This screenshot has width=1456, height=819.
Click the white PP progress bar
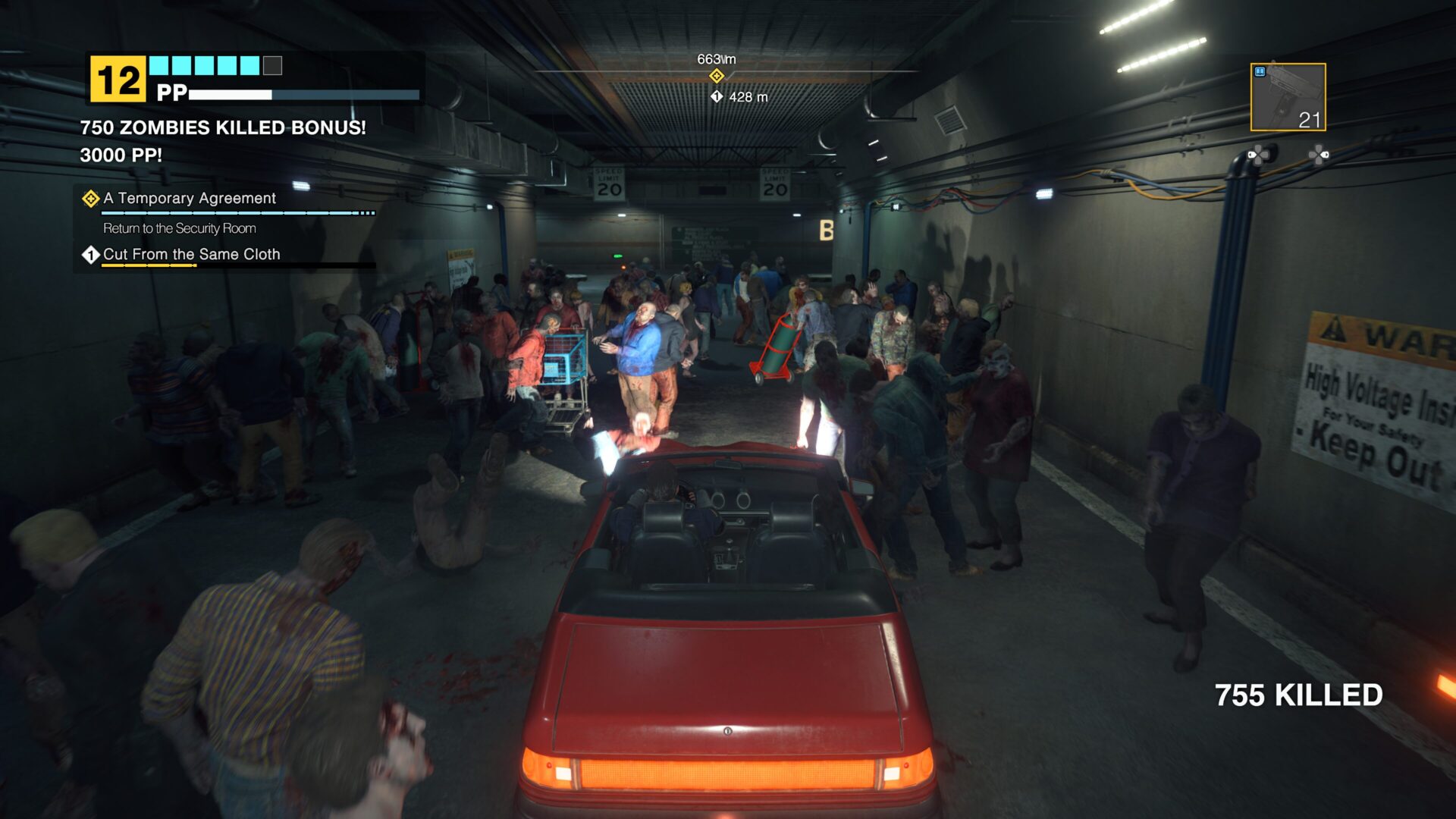pos(231,94)
